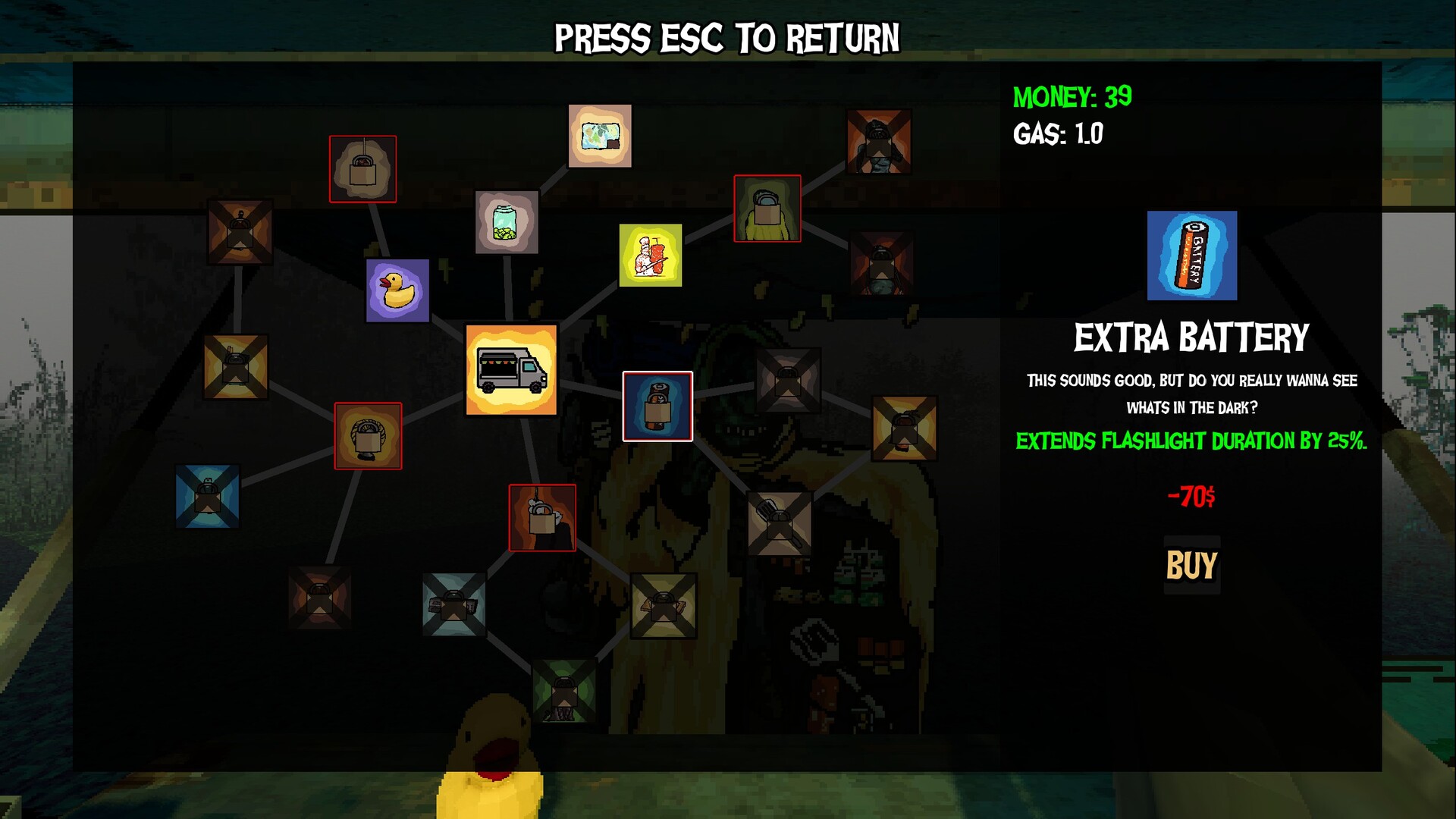1456x819 pixels.
Task: Buy the Extra Battery upgrade
Action: point(1192,565)
